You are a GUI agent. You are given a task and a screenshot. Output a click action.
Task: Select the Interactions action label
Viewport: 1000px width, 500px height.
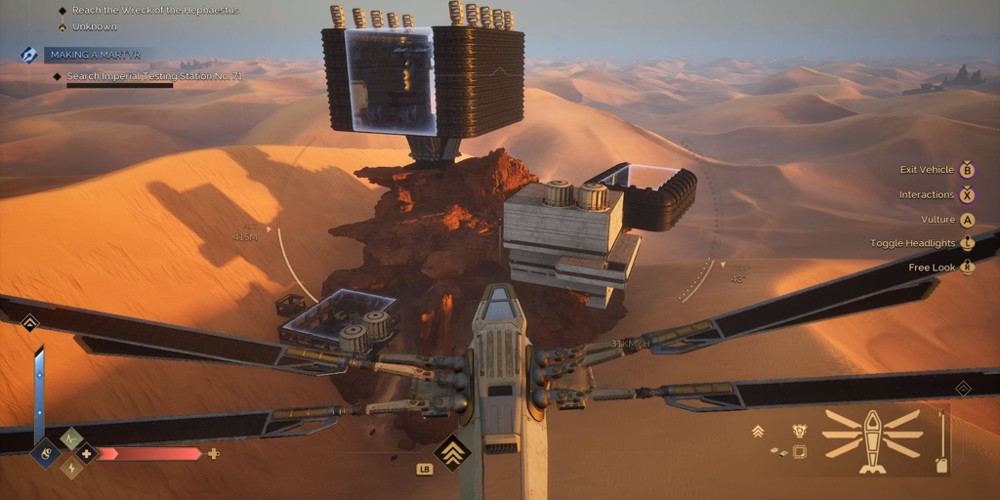[x=926, y=195]
